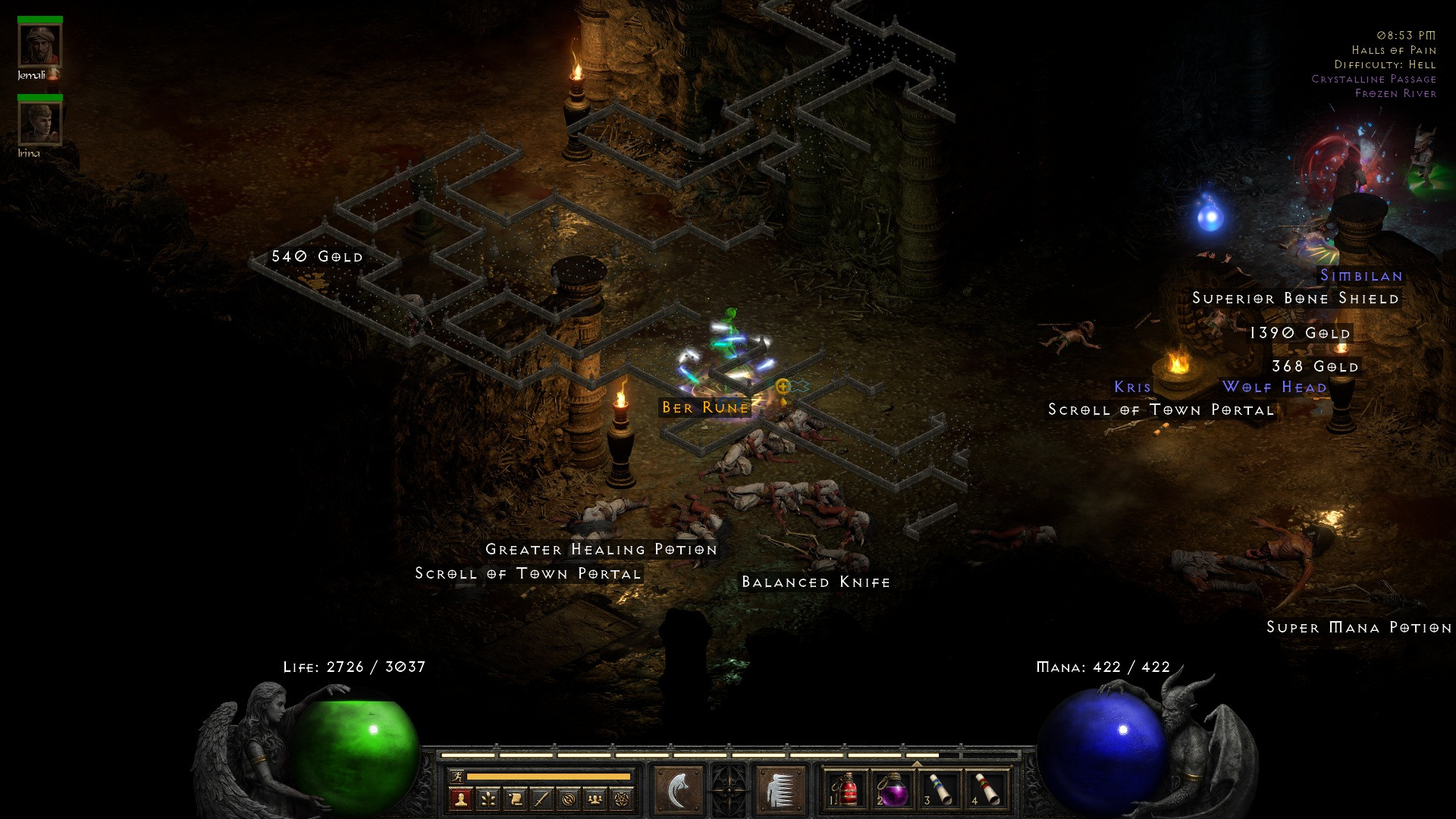Toggle the run/walk button
This screenshot has height=819, width=1456.
[457, 776]
